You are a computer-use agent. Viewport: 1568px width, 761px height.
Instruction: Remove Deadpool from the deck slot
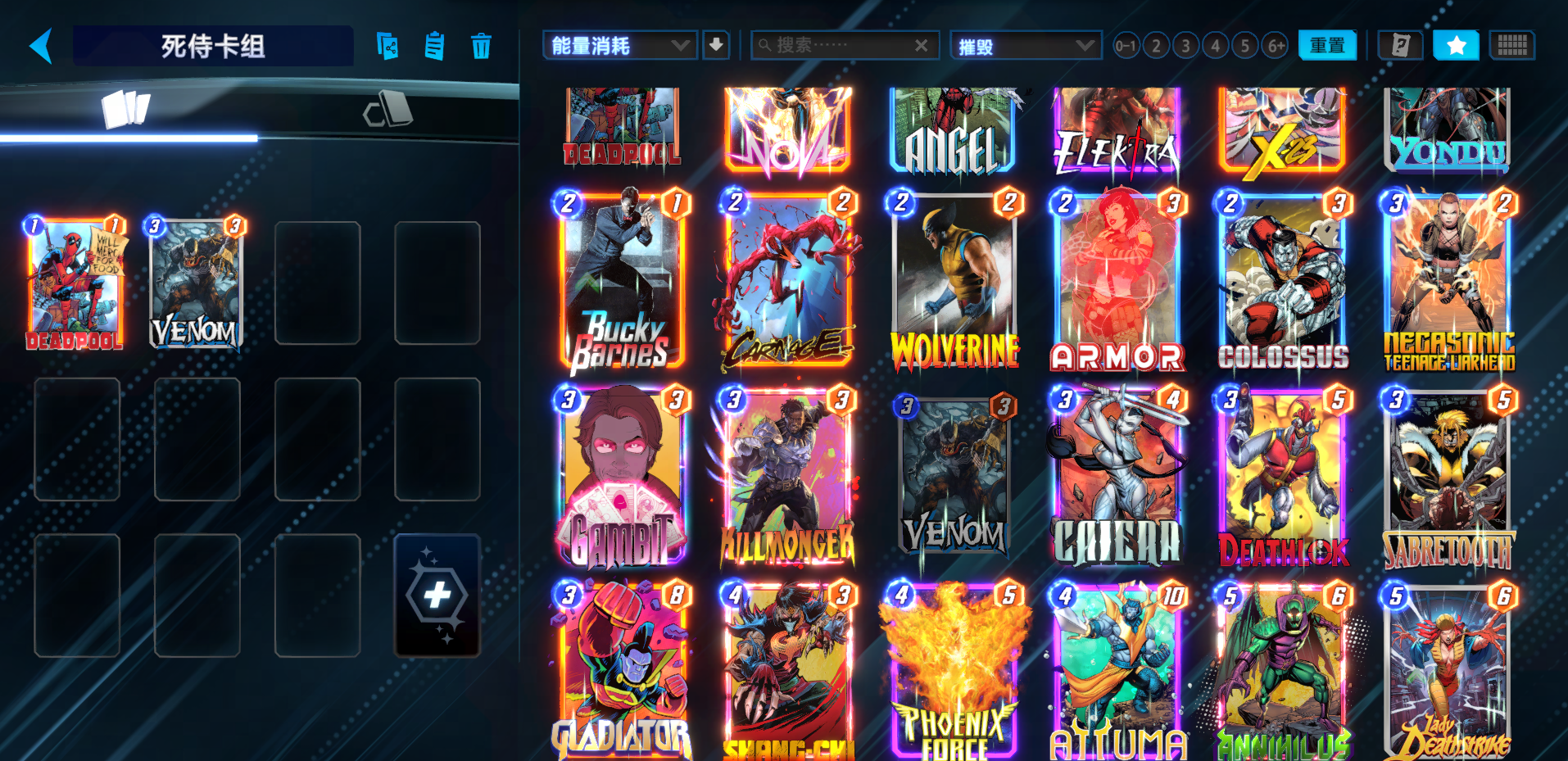[75, 283]
